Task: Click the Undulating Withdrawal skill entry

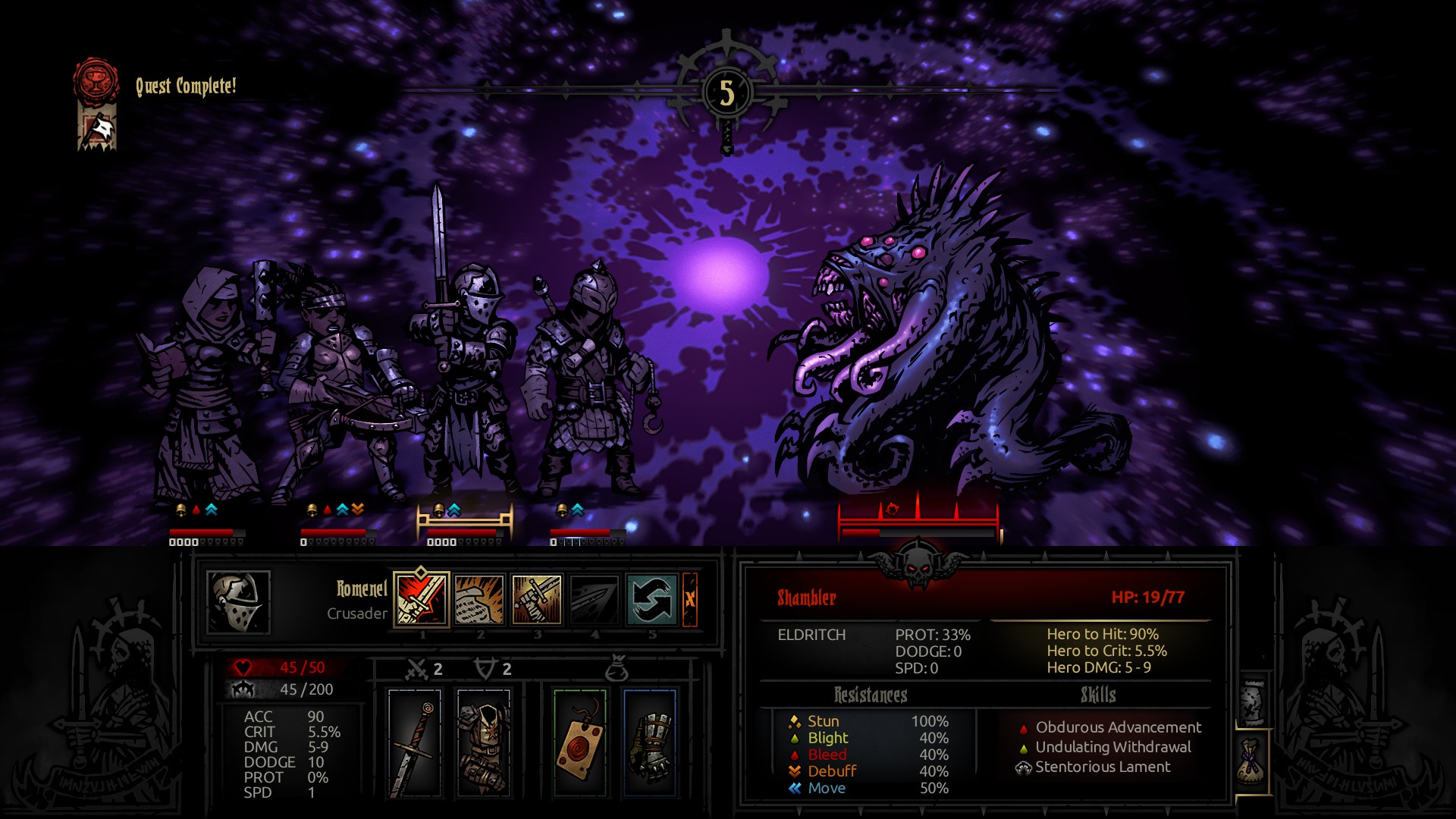Action: (1112, 747)
